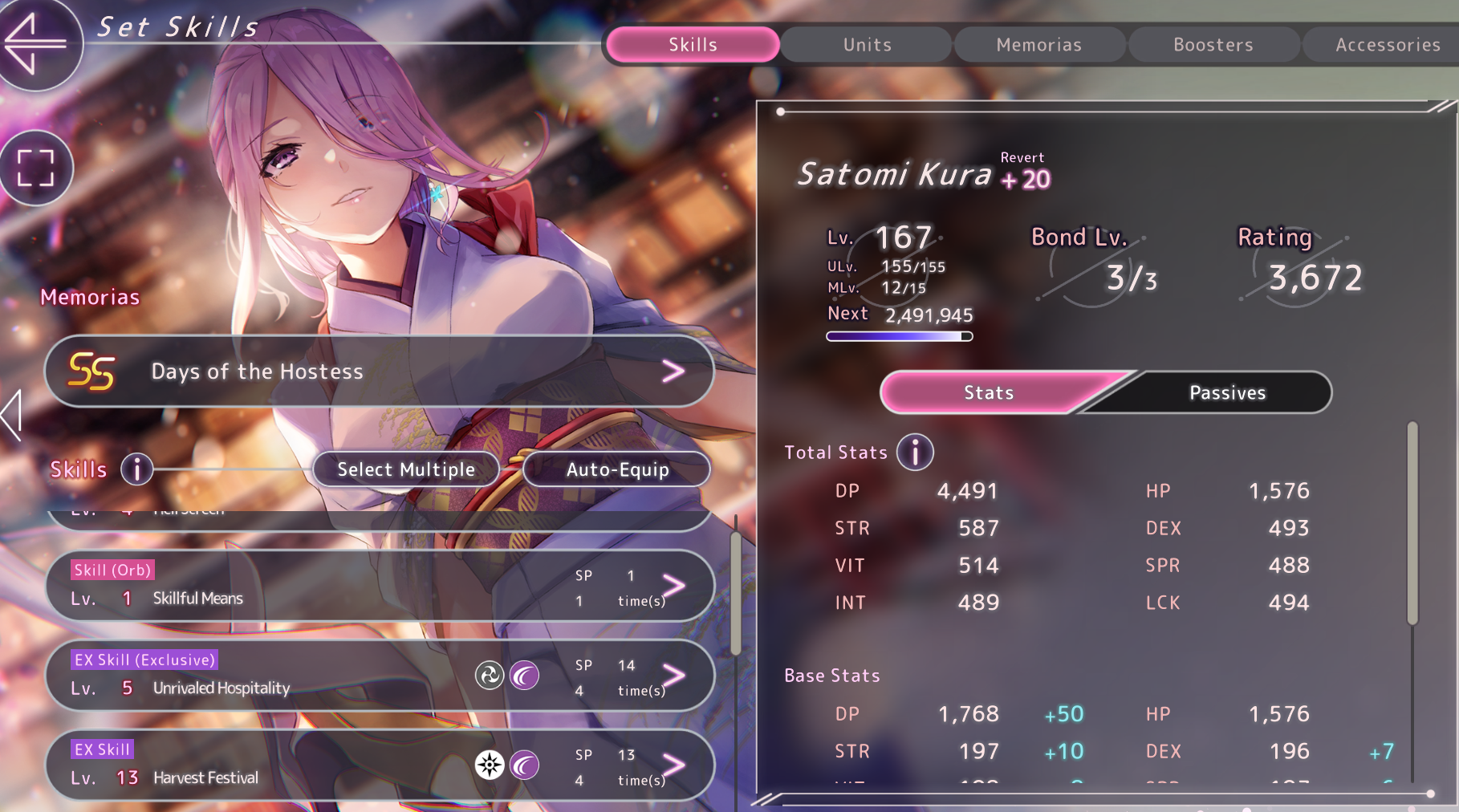Choose the Harvest Festival EX skill
Screen dimensions: 1459x812
379,765
